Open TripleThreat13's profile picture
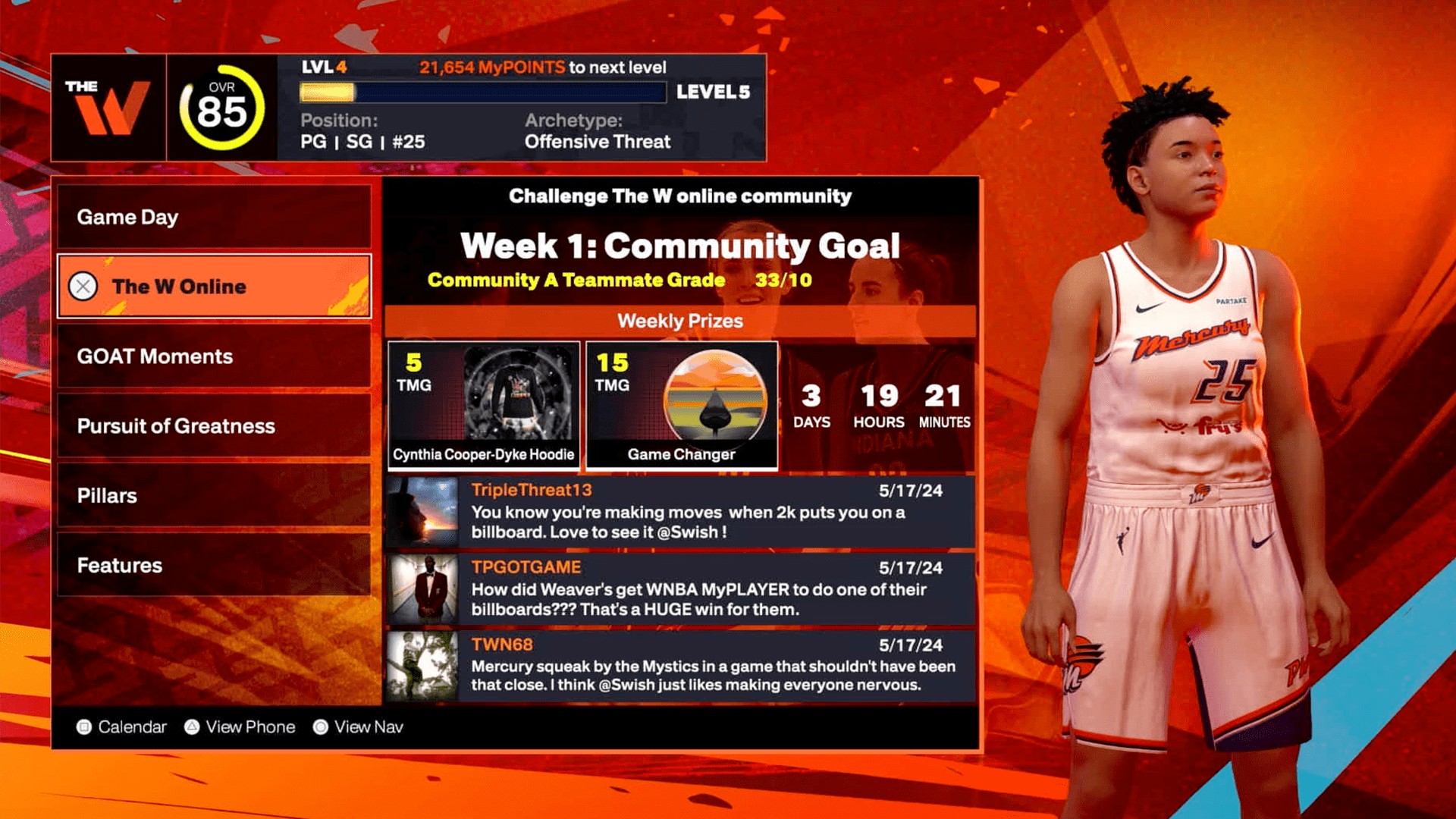The width and height of the screenshot is (1456, 819). (x=422, y=513)
